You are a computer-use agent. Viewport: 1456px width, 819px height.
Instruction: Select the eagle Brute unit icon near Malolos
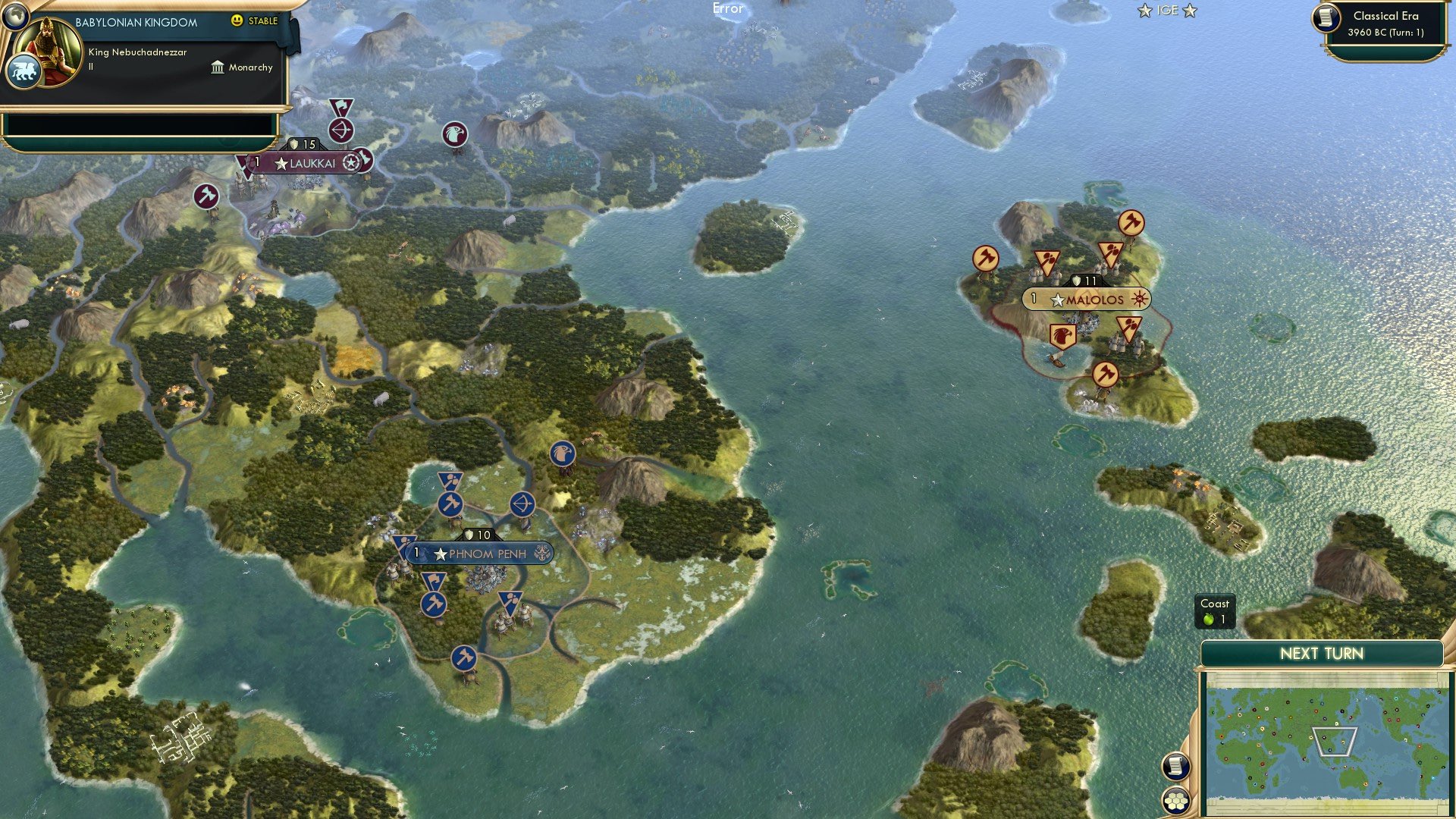click(1062, 334)
